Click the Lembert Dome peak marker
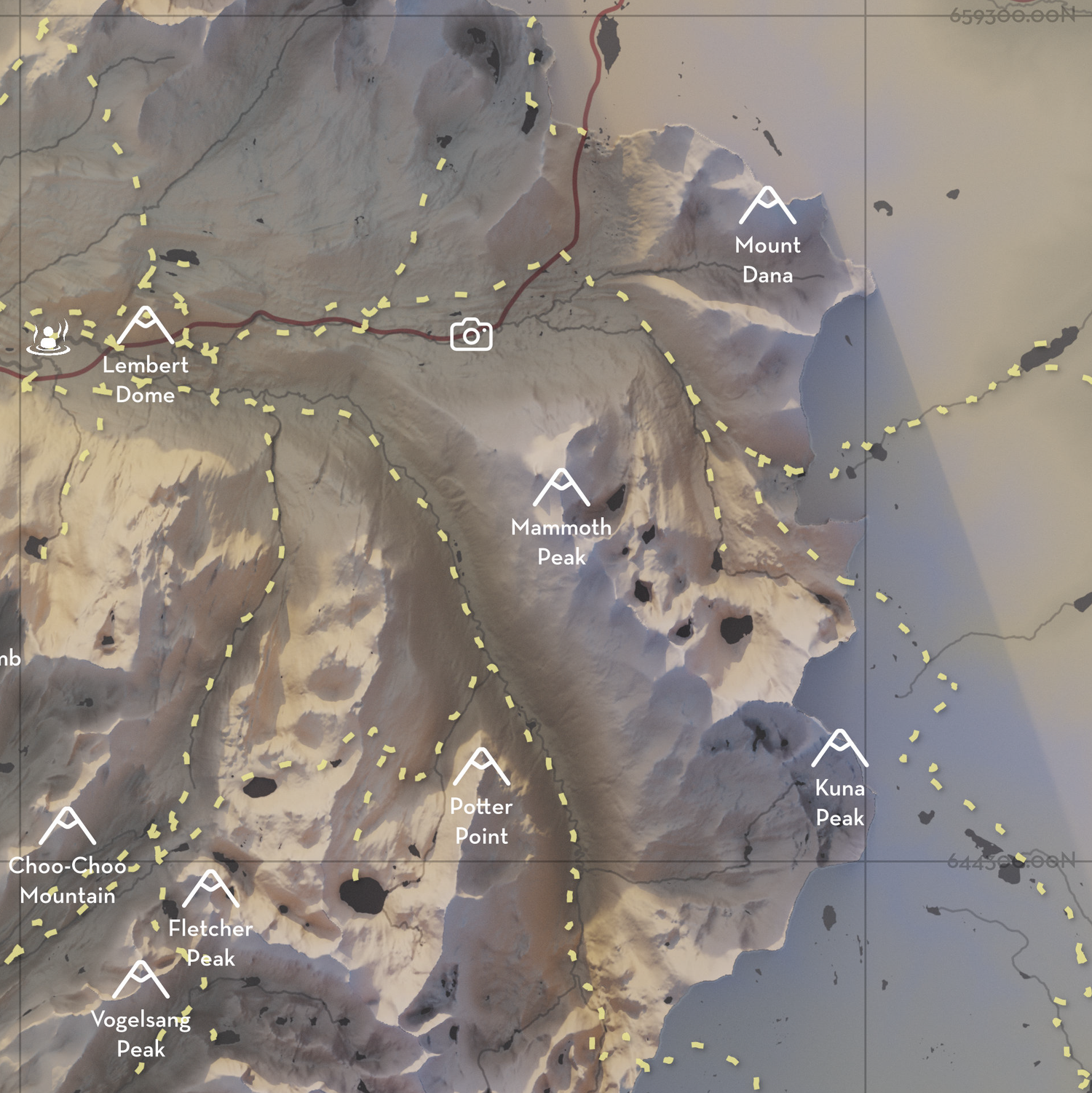 [146, 325]
